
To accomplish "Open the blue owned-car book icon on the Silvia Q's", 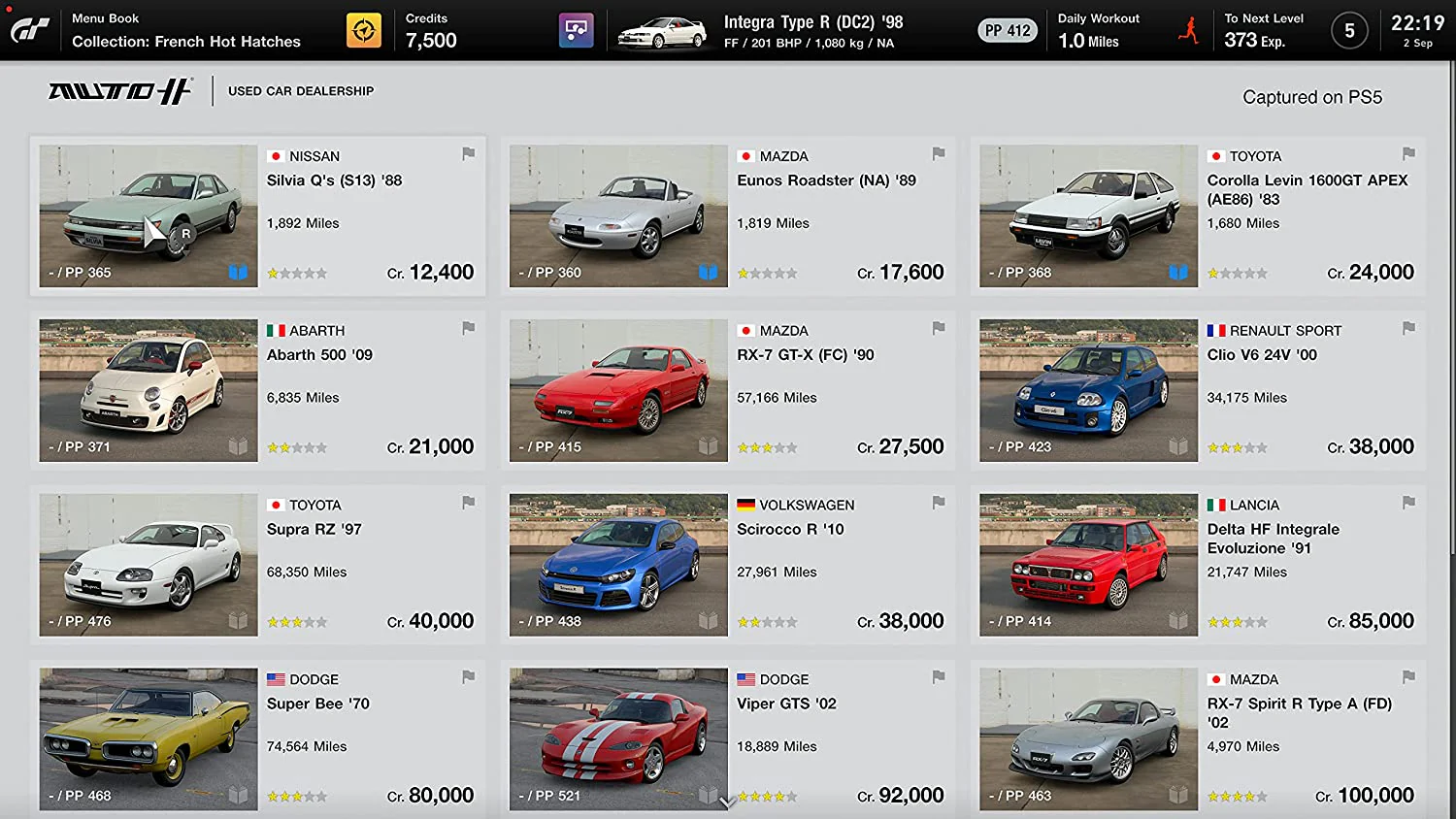I will (x=238, y=273).
